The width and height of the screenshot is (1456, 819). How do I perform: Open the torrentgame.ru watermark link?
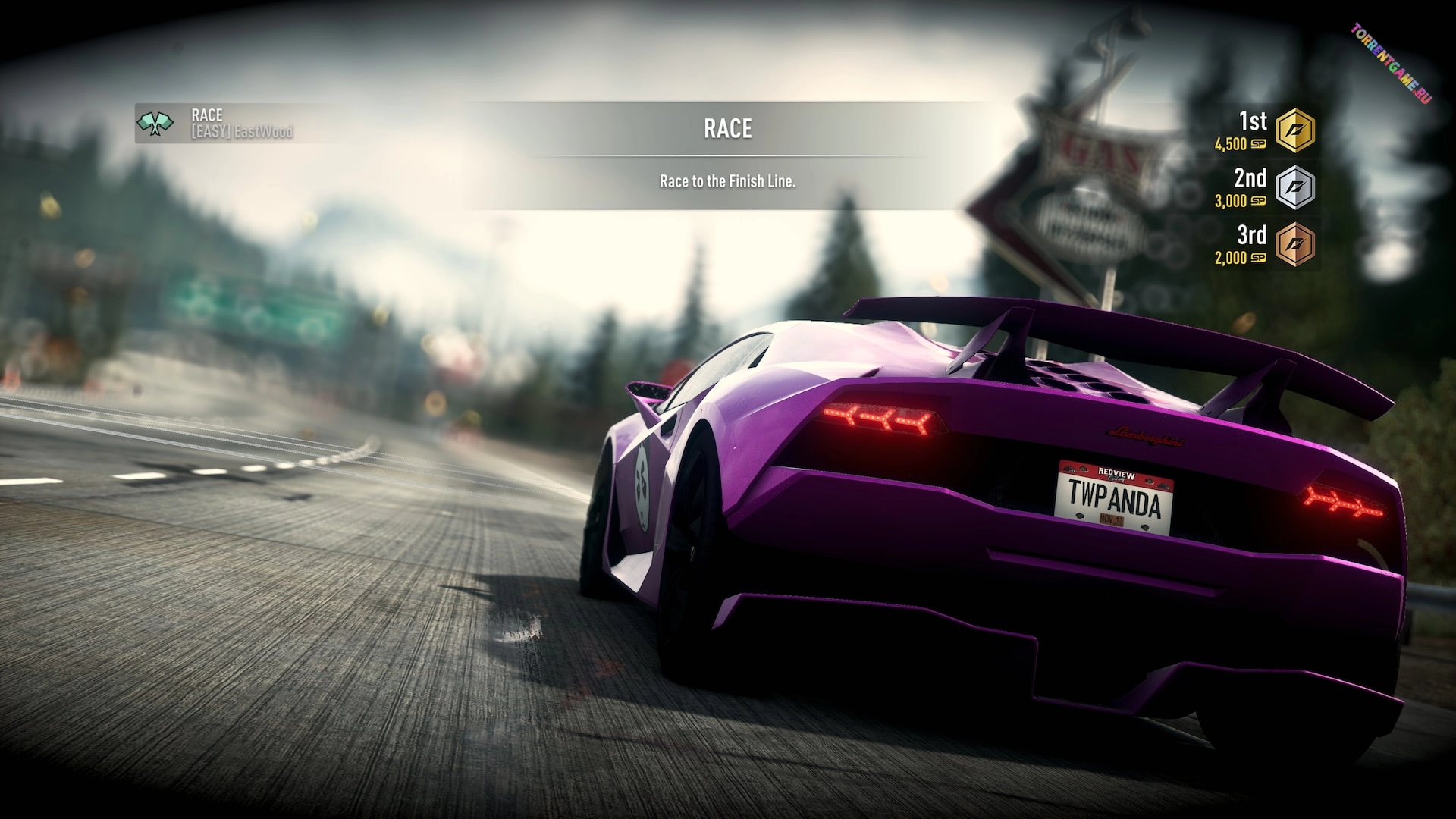click(x=1391, y=64)
